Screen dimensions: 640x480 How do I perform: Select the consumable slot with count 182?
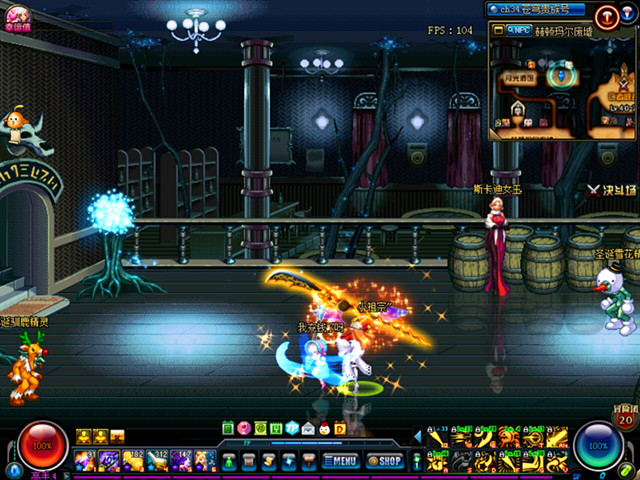point(132,460)
